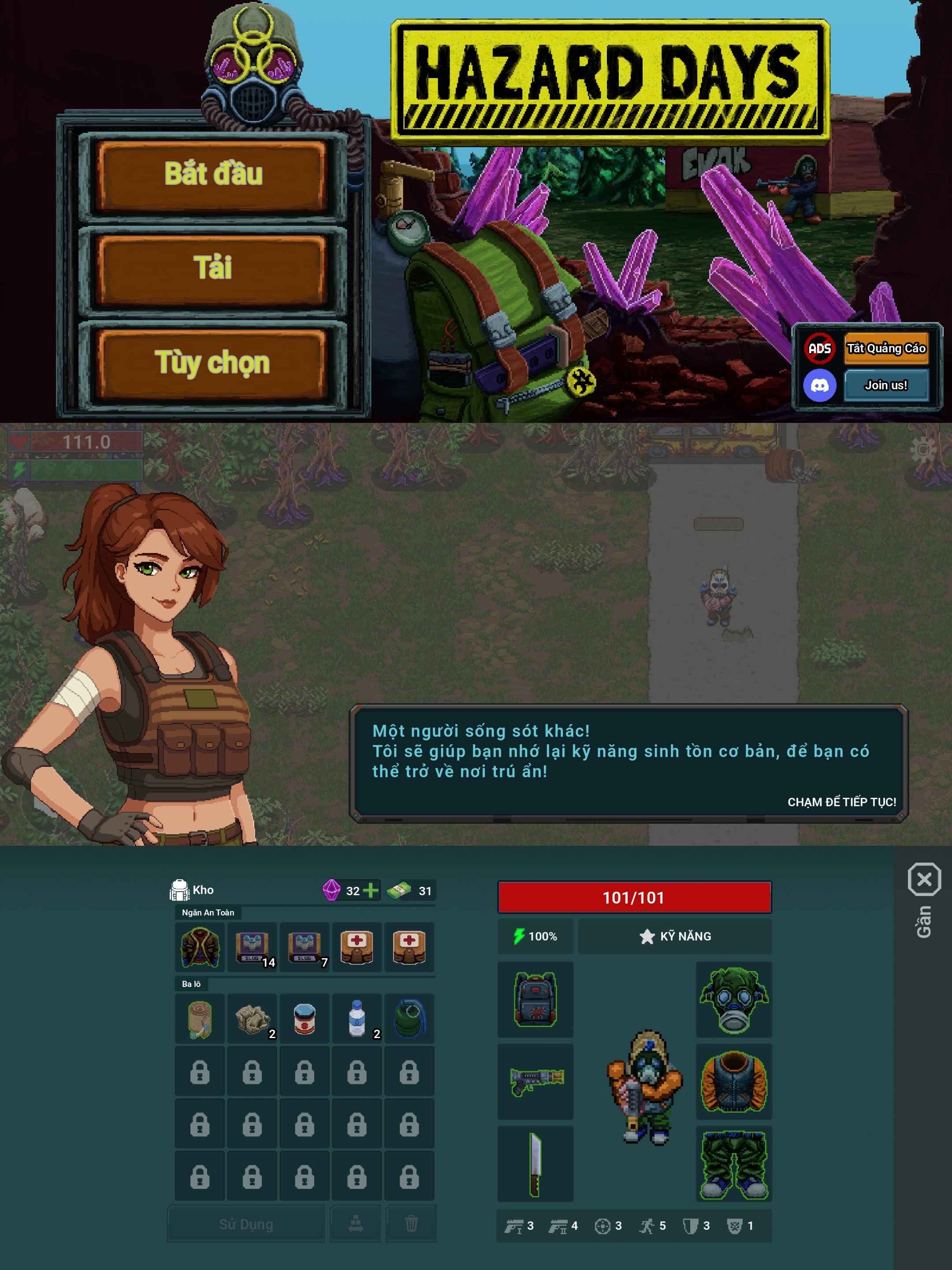The image size is (952, 1270).
Task: Open the settings gear icon
Action: click(x=923, y=450)
